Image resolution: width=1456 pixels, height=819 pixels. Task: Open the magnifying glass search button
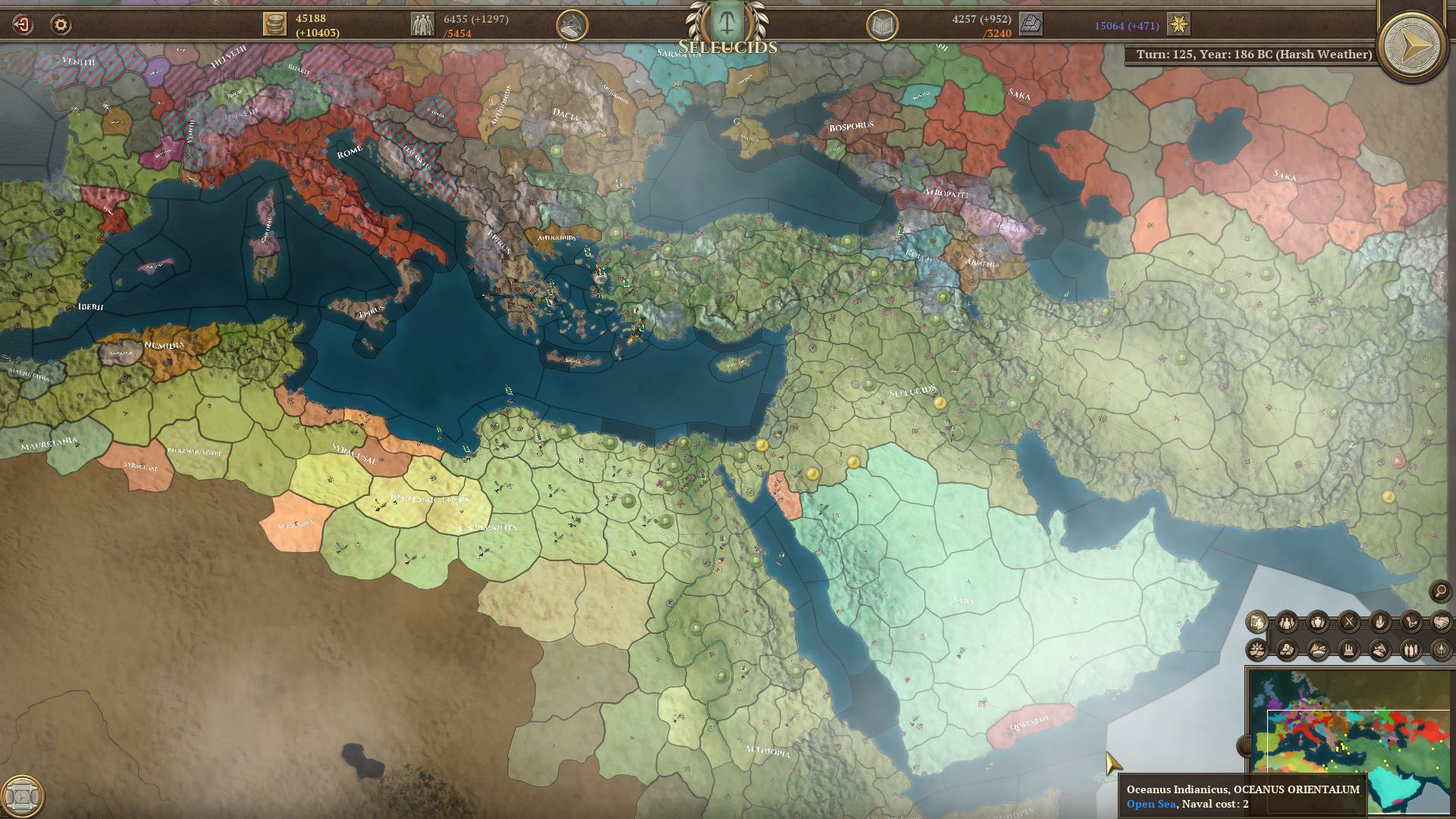coord(1439,591)
